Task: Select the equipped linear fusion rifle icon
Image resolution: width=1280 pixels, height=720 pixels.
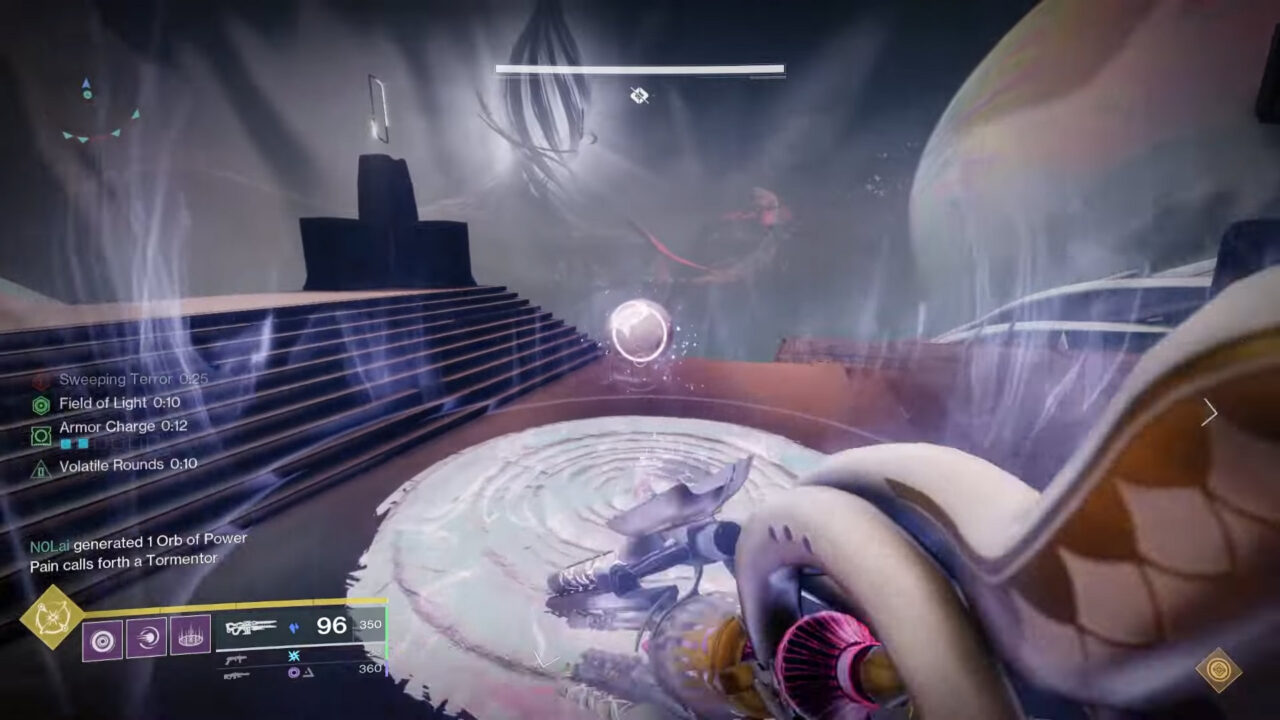Action: 251,625
